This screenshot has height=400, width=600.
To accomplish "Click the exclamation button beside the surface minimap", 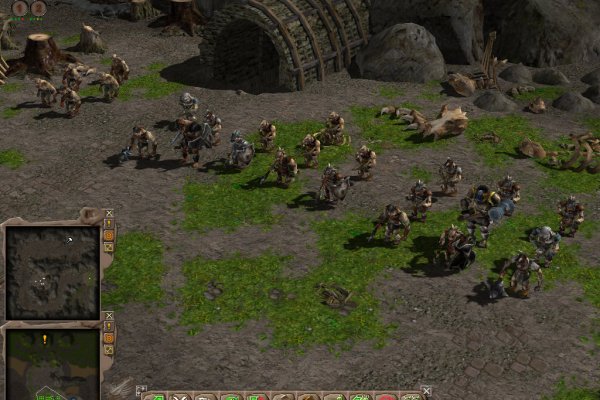I will click(x=109, y=327).
